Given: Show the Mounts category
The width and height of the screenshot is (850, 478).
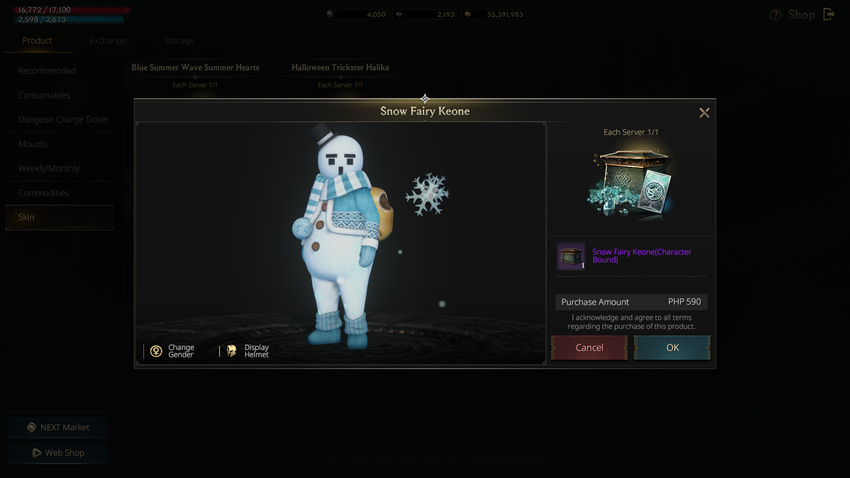Looking at the screenshot, I should pyautogui.click(x=33, y=144).
